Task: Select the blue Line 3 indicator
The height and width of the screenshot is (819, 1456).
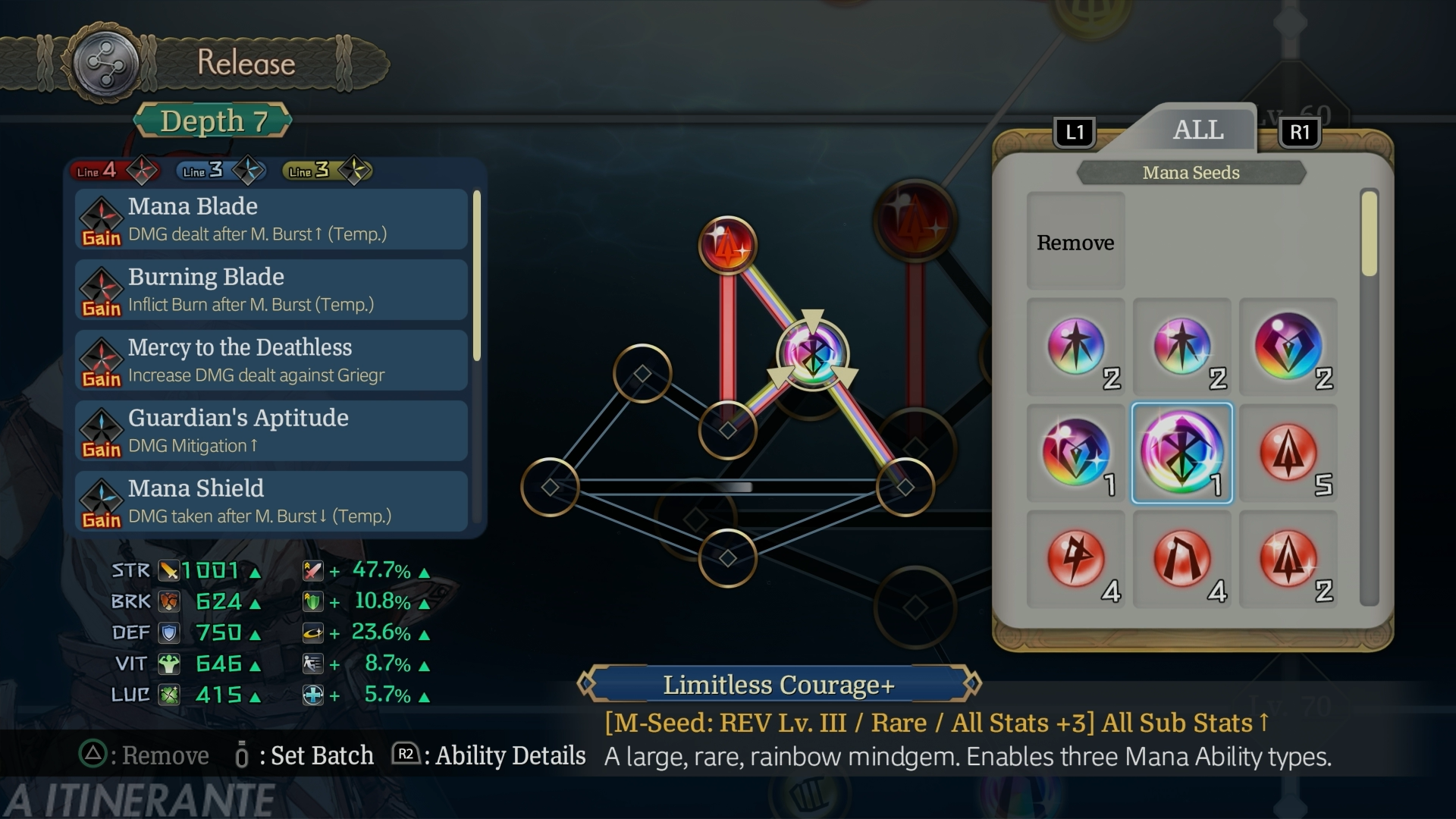Action: pyautogui.click(x=220, y=171)
